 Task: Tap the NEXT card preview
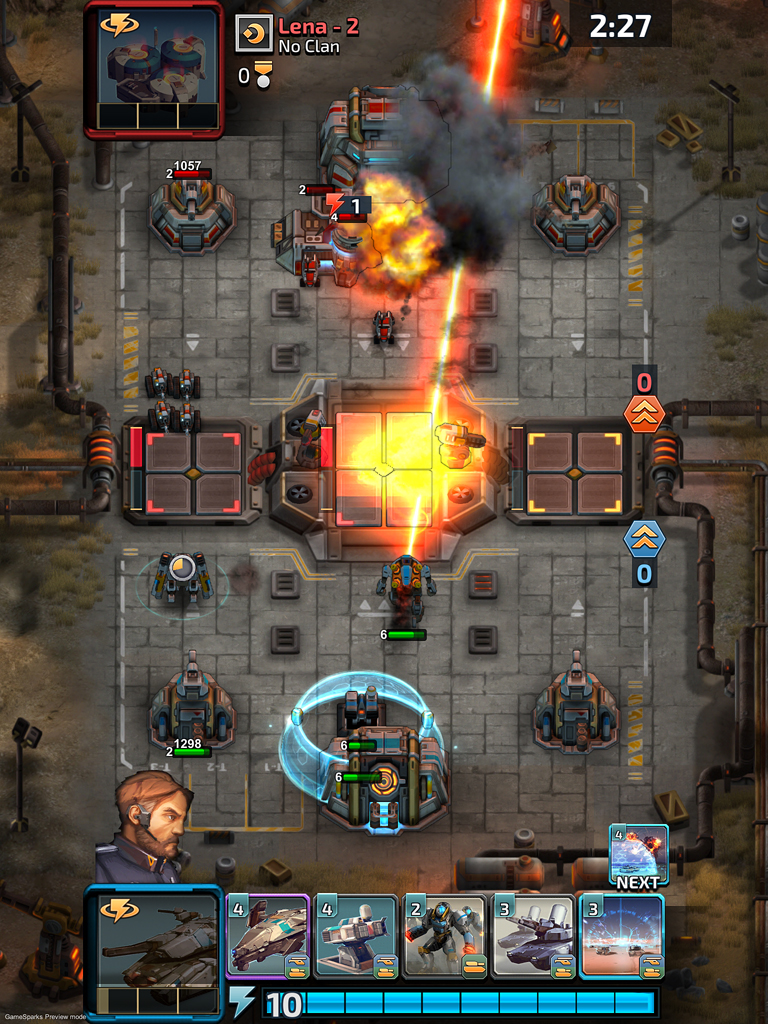[x=638, y=855]
